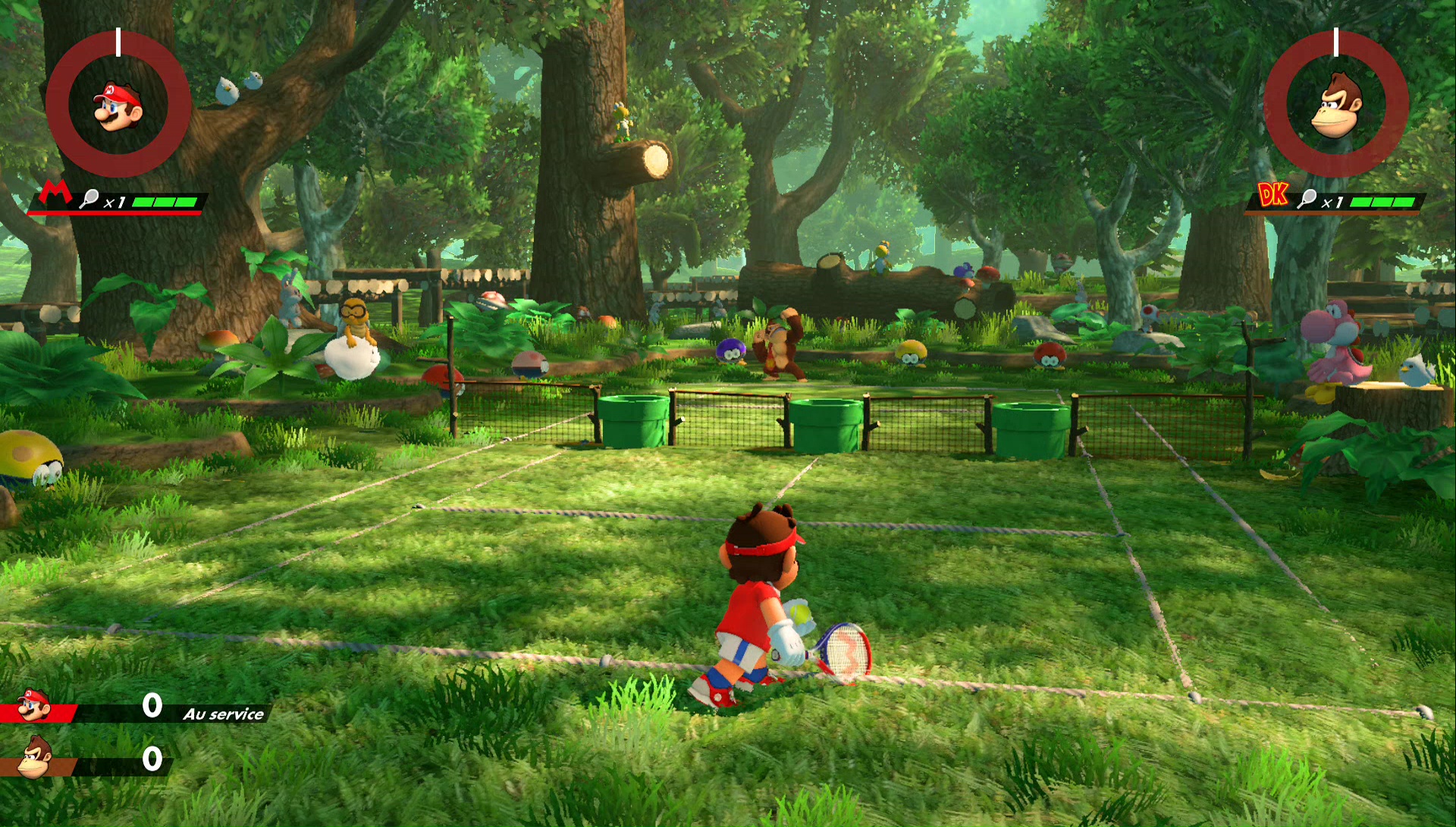
Task: Select Donkey Kong's racket count icon
Action: point(1307,200)
